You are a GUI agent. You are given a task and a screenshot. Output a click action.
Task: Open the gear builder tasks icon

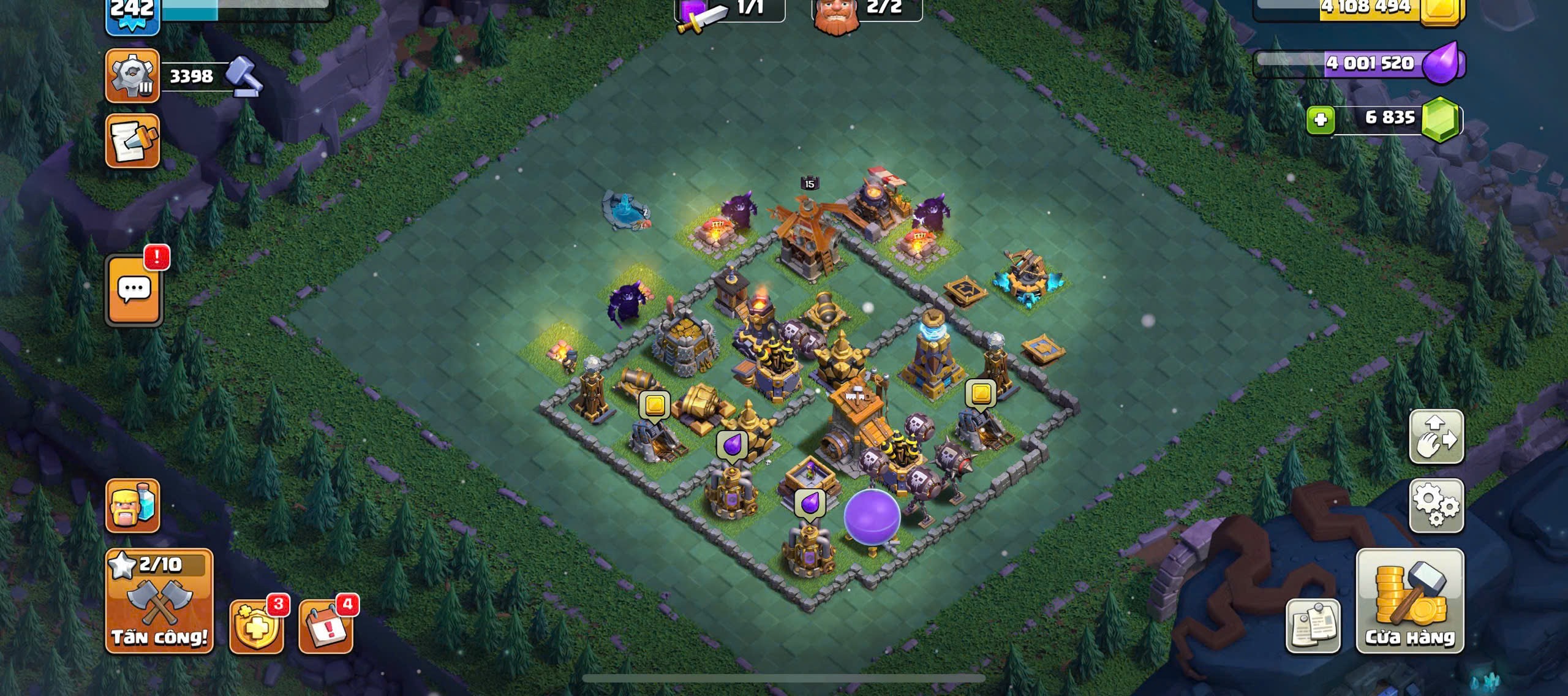(132, 76)
